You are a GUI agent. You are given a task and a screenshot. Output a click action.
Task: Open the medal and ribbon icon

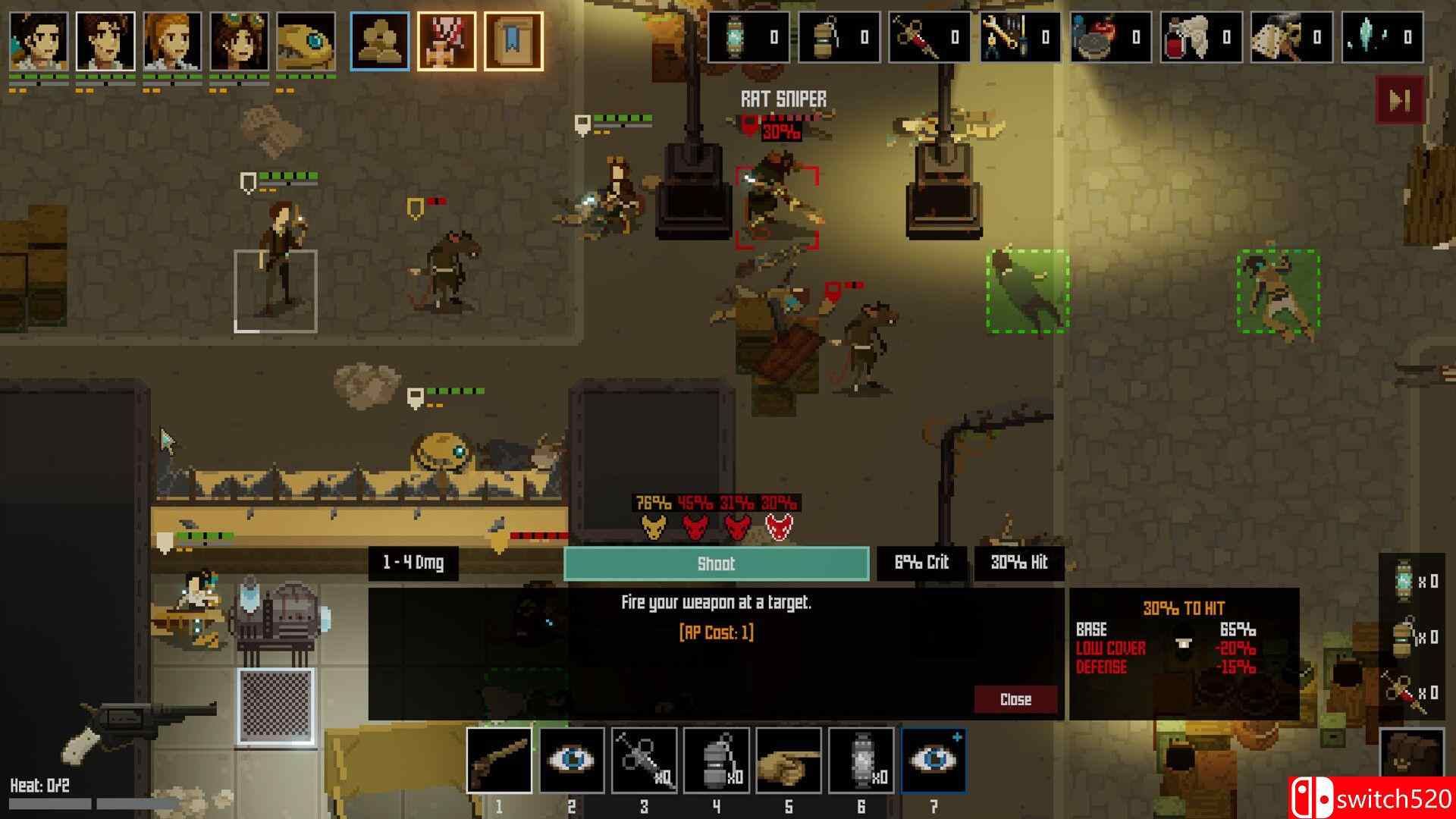(x=447, y=42)
